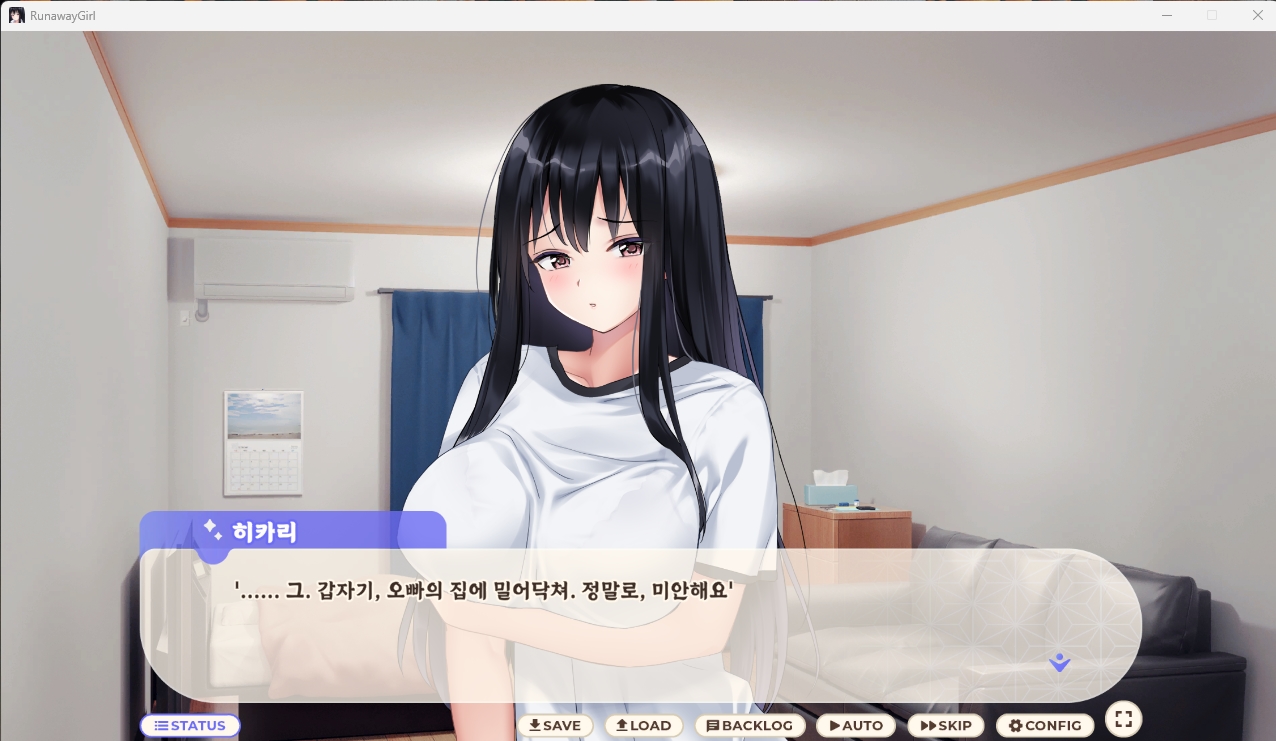This screenshot has height=741, width=1276.
Task: Enable AUTO text advance
Action: pyautogui.click(x=856, y=726)
